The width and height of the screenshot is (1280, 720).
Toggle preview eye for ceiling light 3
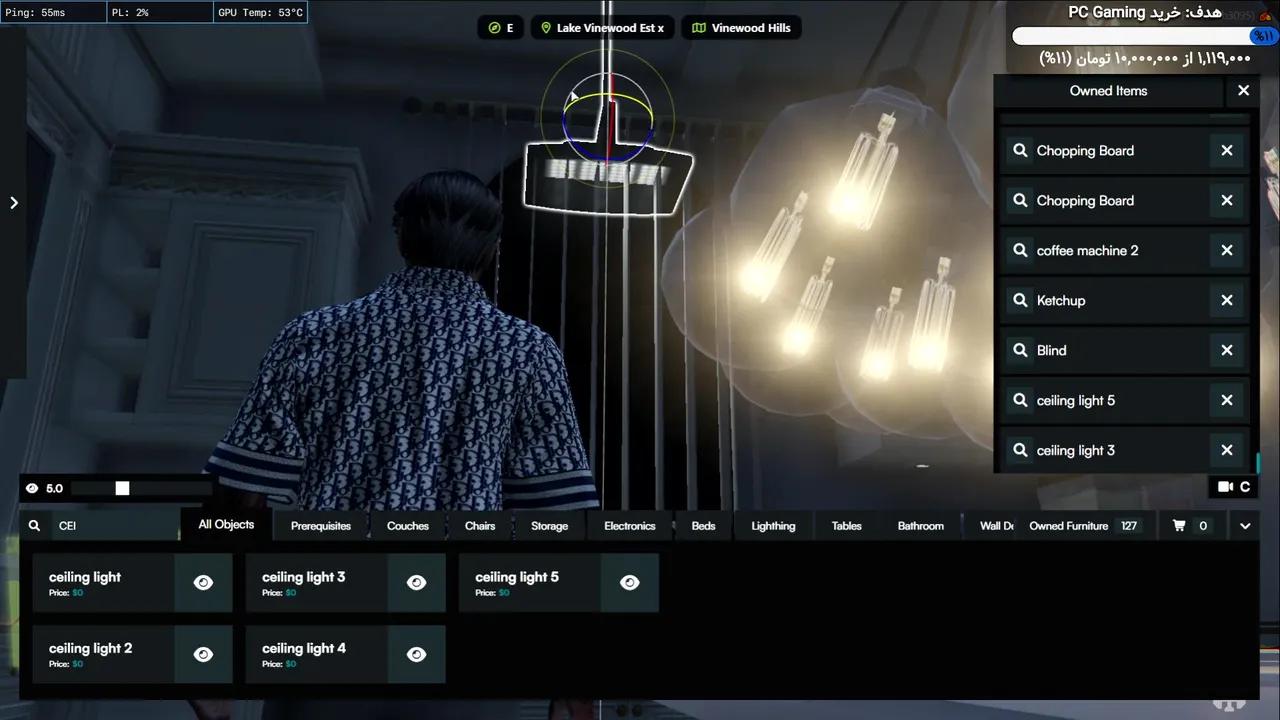416,582
